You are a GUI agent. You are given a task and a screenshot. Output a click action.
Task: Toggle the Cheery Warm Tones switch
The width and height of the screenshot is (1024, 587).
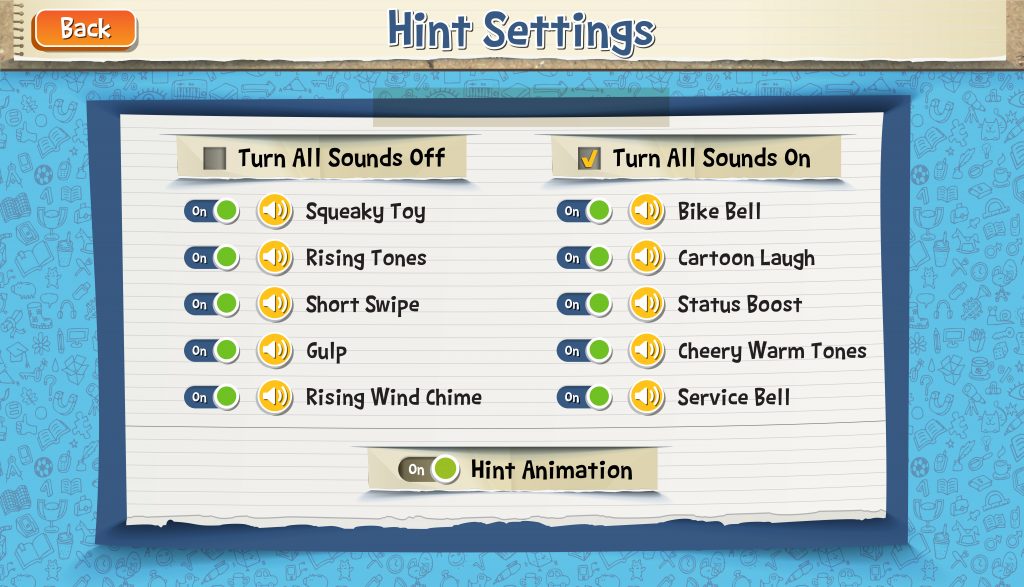tap(584, 351)
